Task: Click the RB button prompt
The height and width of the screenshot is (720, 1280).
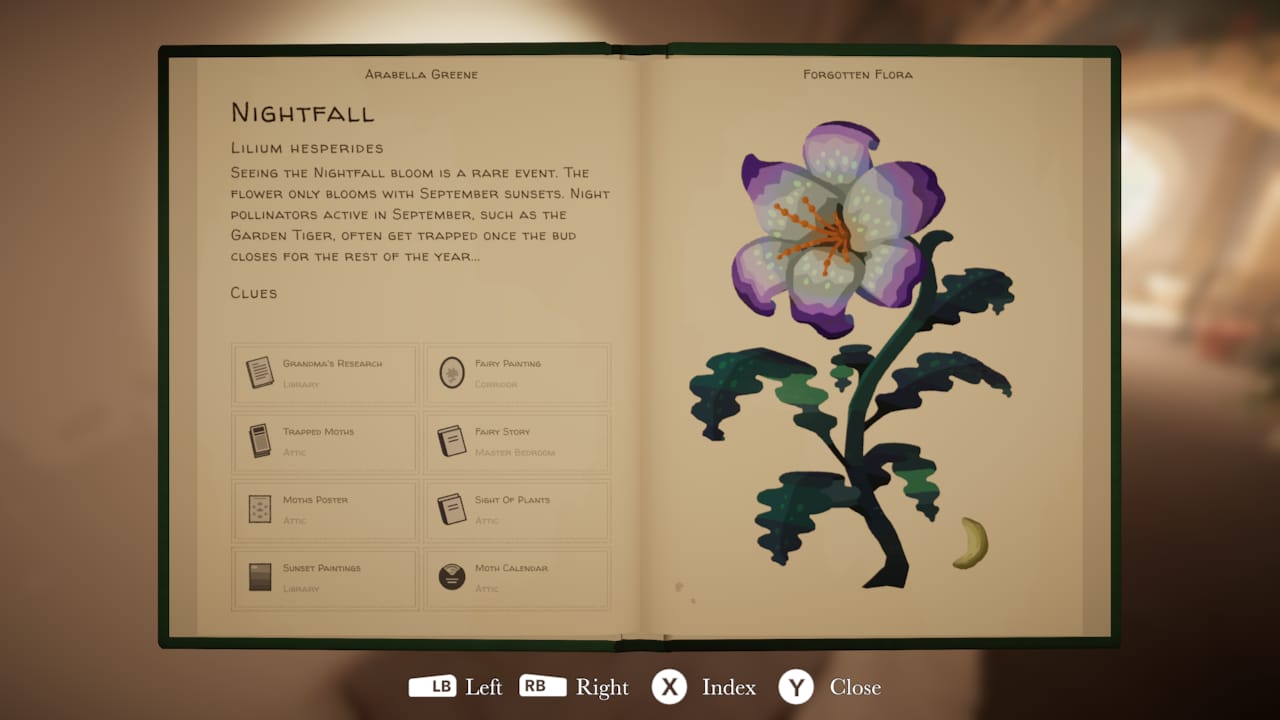Action: tap(543, 687)
